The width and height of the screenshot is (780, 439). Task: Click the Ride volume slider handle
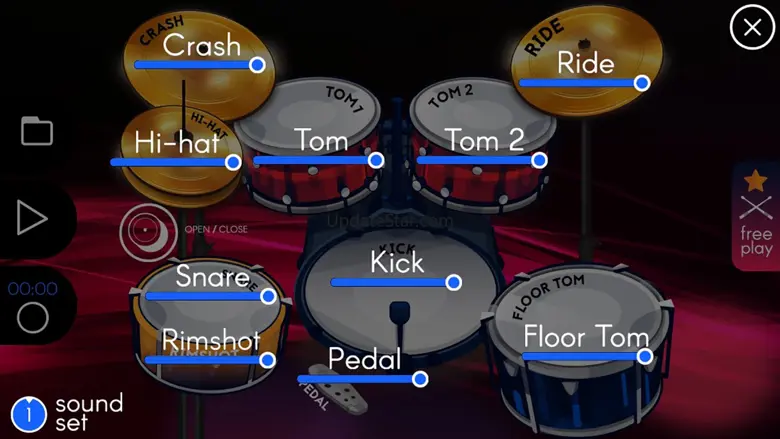(x=642, y=83)
